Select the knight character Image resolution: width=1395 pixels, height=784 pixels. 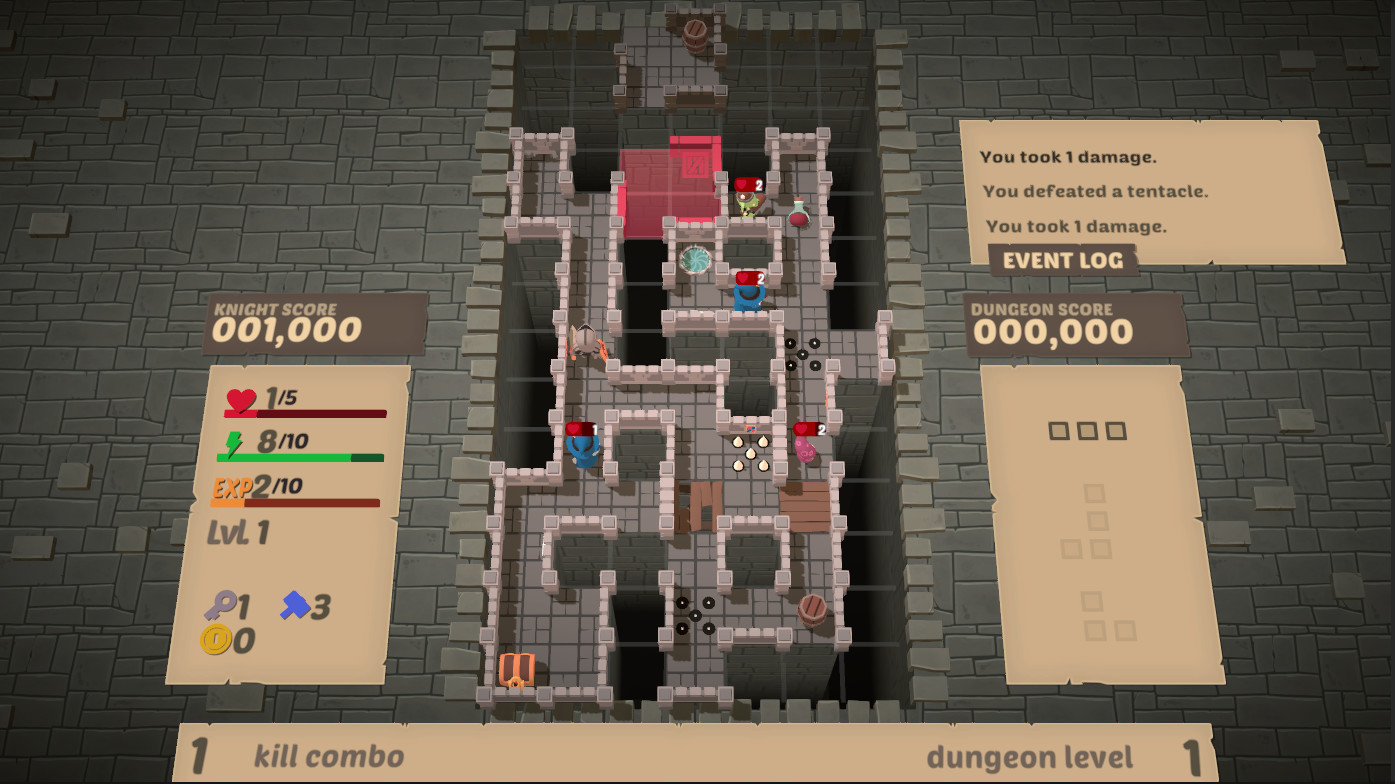click(x=581, y=344)
